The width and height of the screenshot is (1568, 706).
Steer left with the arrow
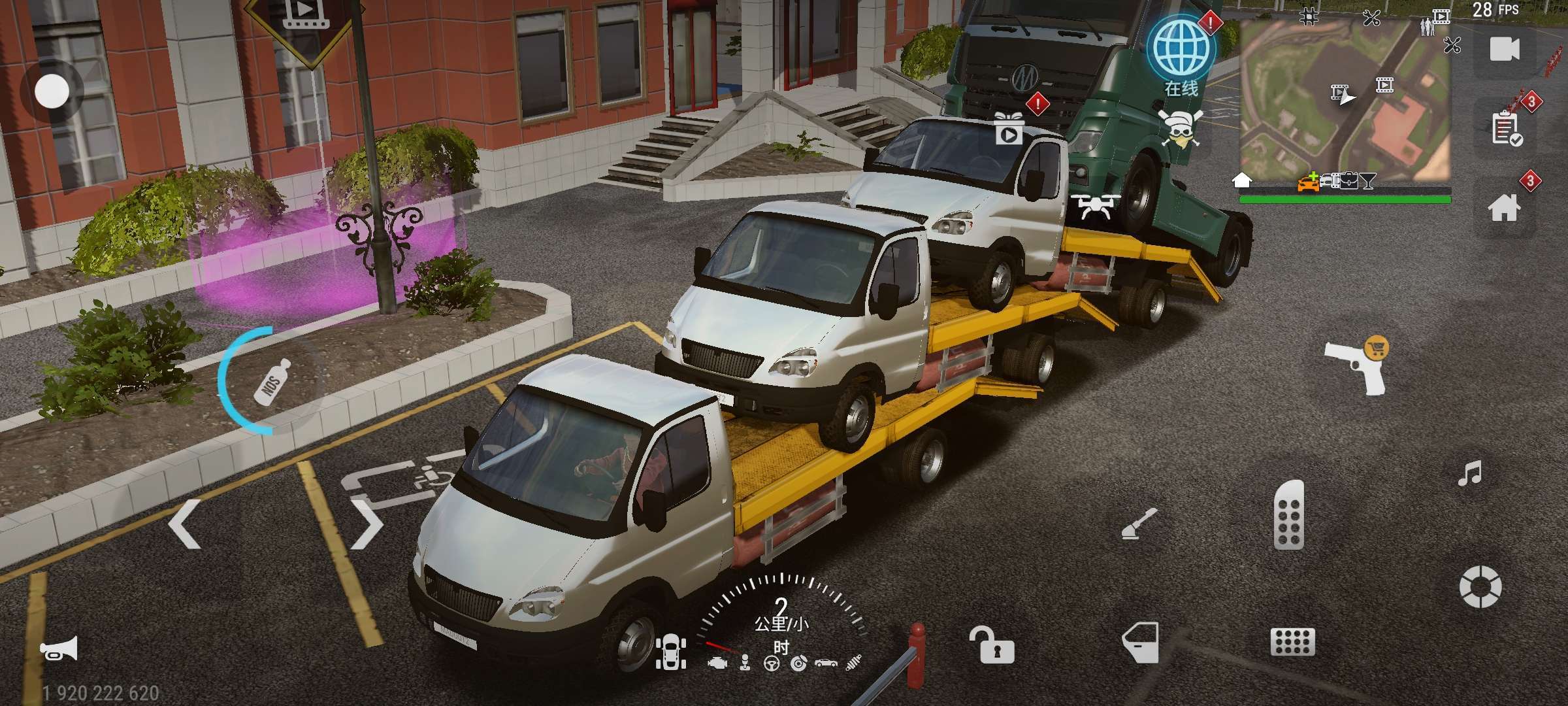[x=184, y=523]
